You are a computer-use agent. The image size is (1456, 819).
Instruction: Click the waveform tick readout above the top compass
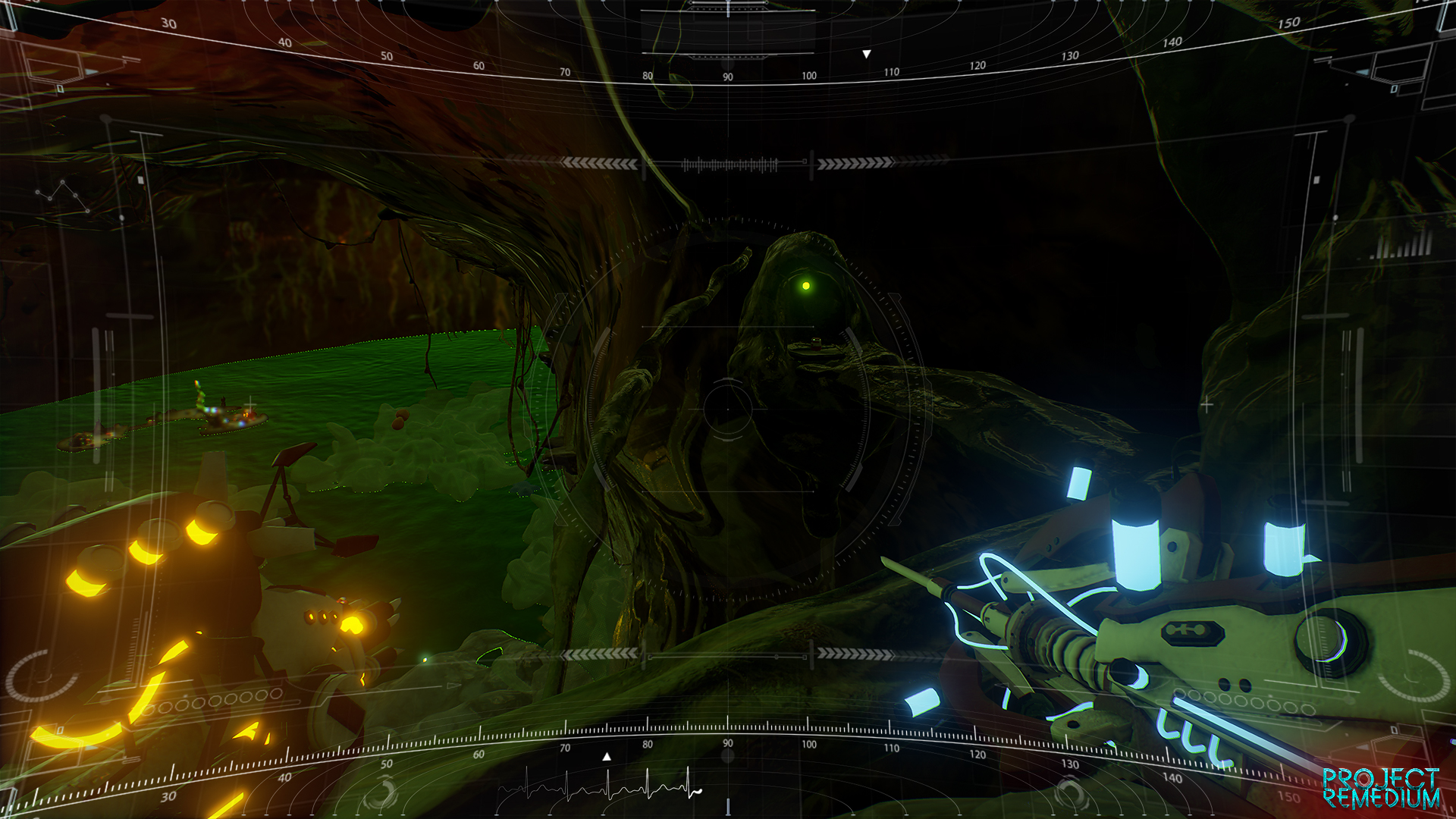730,163
